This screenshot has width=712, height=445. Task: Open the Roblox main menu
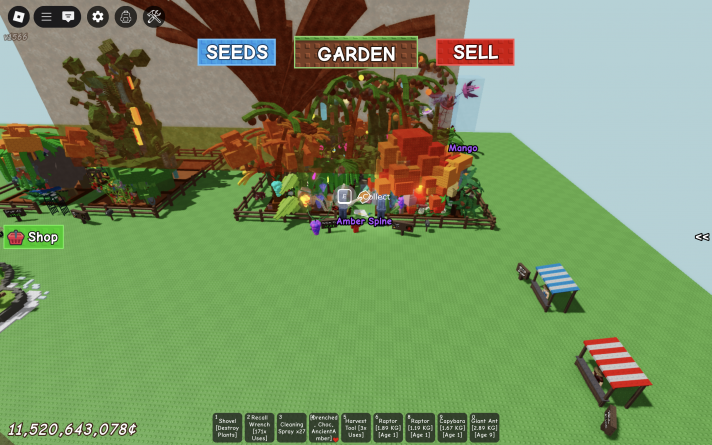[18, 16]
